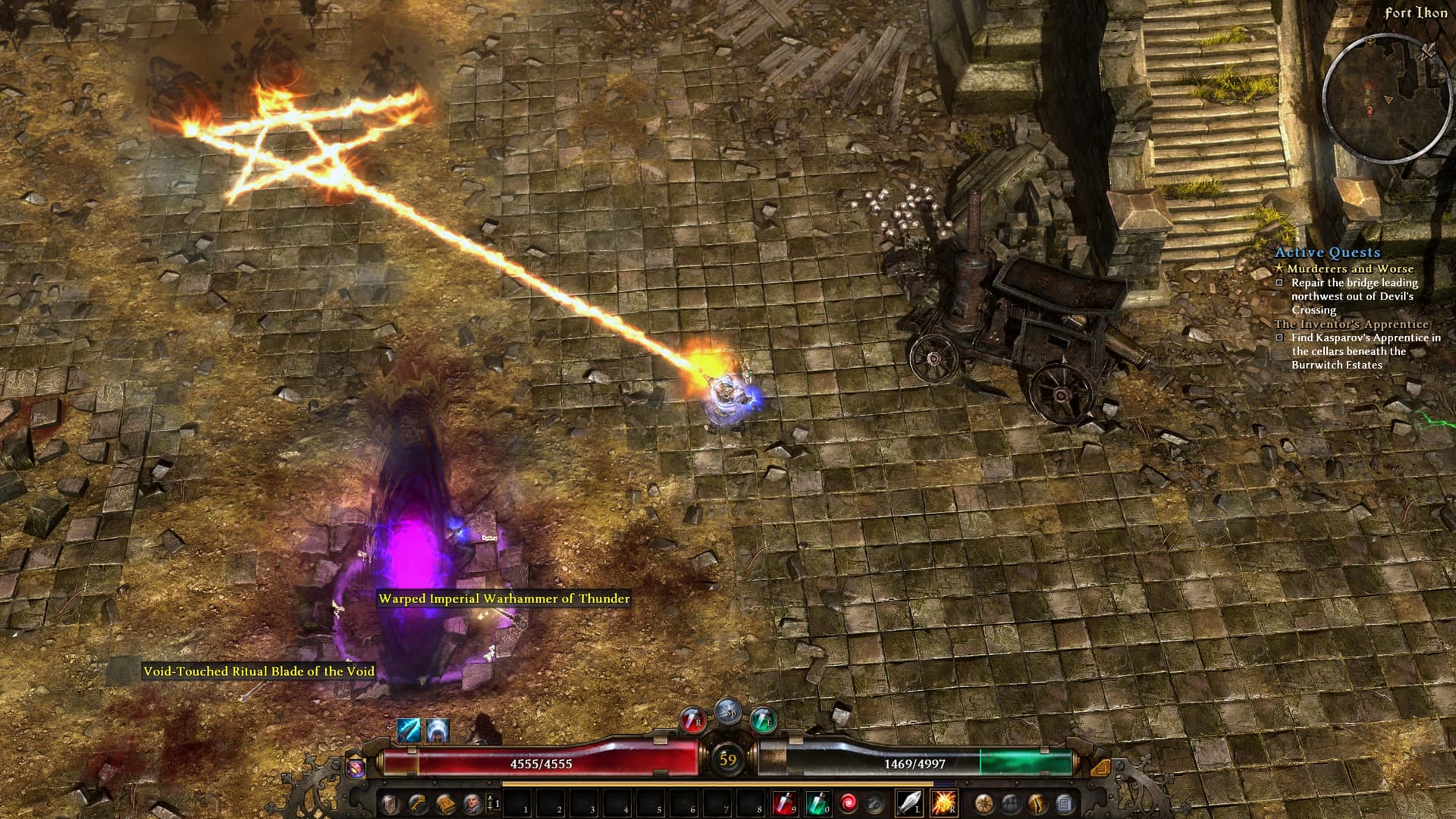1456x819 pixels.
Task: Select the right-mouse fiery burst skill slot
Action: click(x=943, y=802)
